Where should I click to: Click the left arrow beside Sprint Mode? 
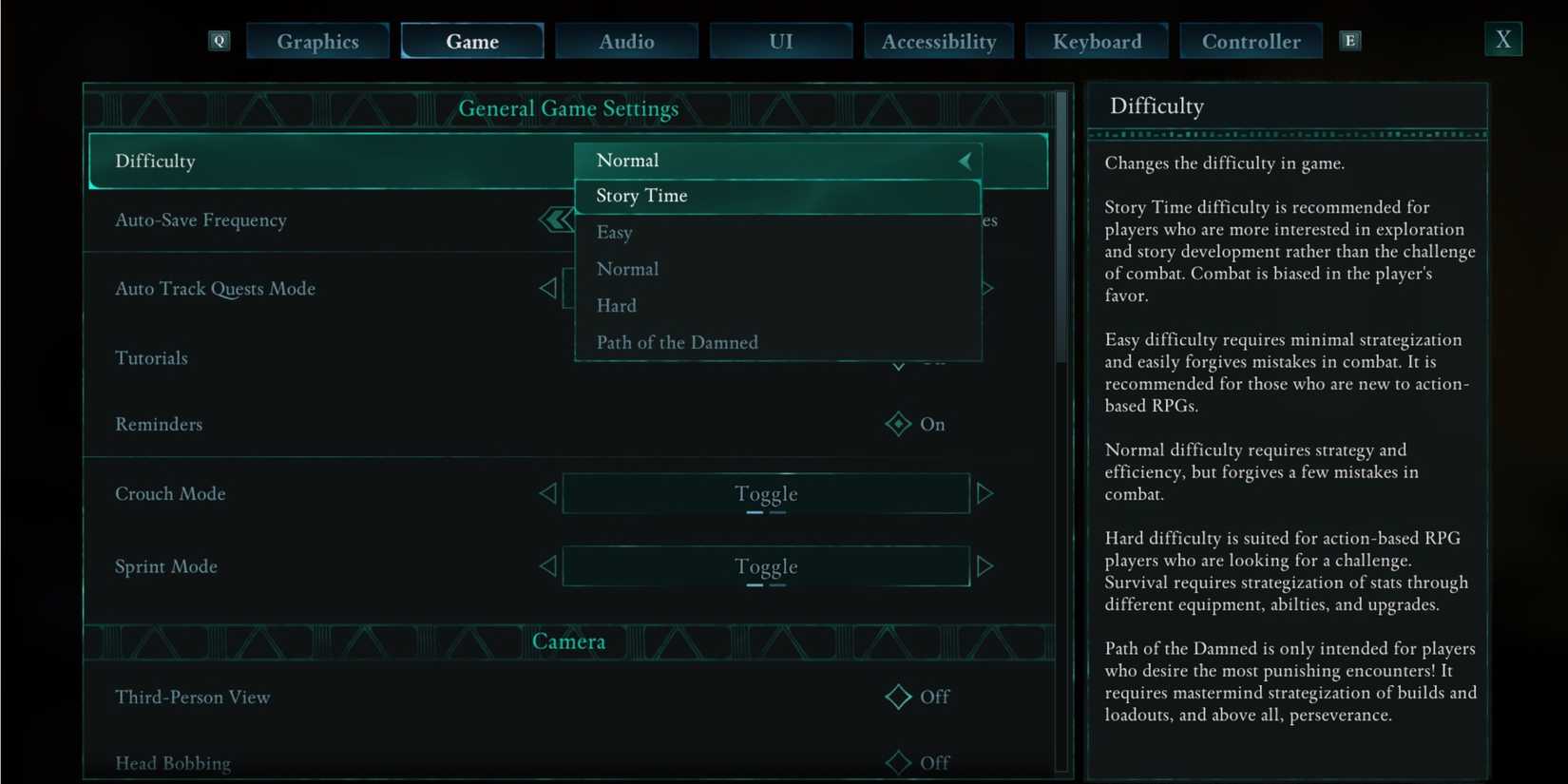pos(548,565)
